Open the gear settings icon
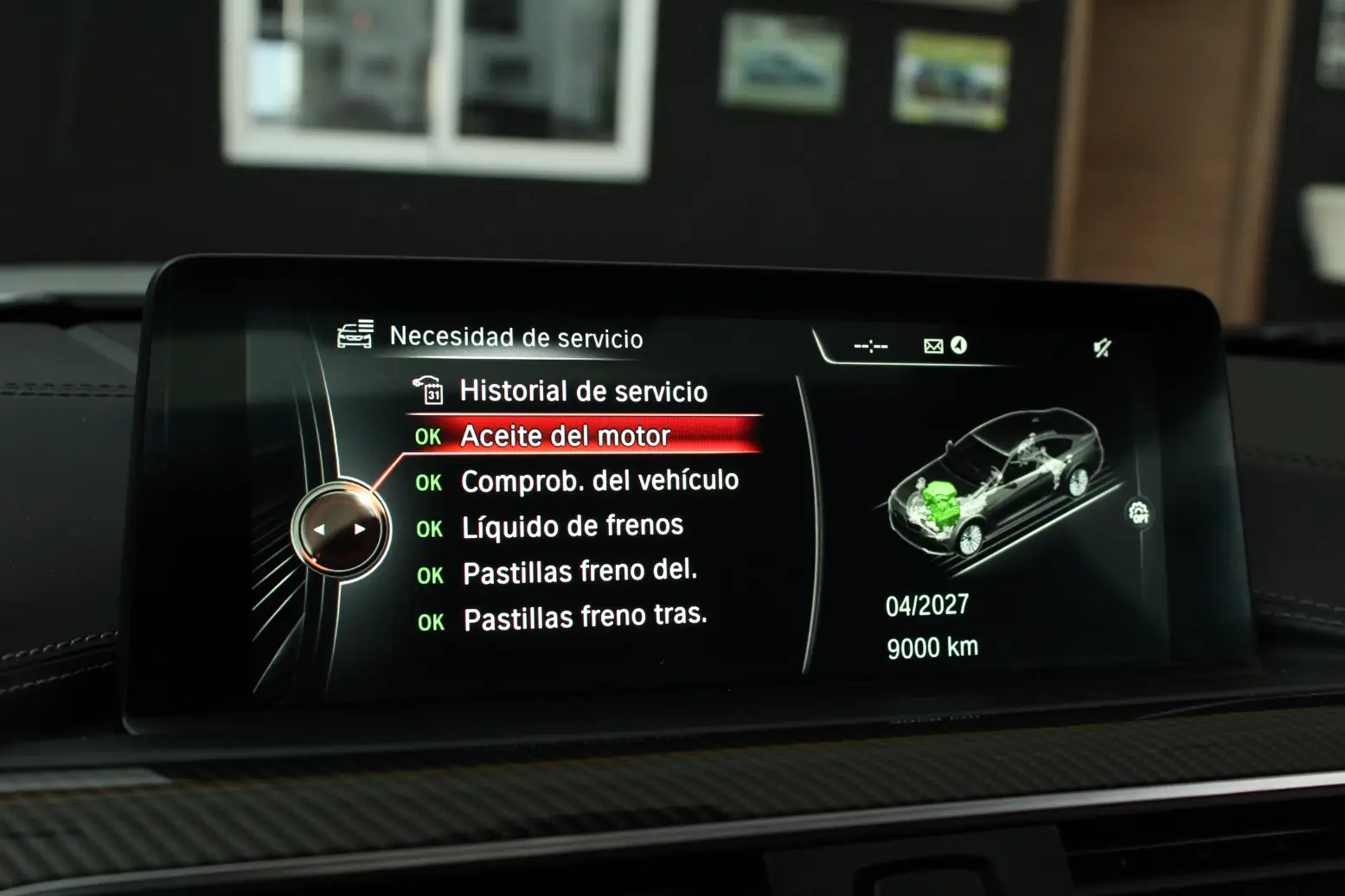 (x=1139, y=512)
